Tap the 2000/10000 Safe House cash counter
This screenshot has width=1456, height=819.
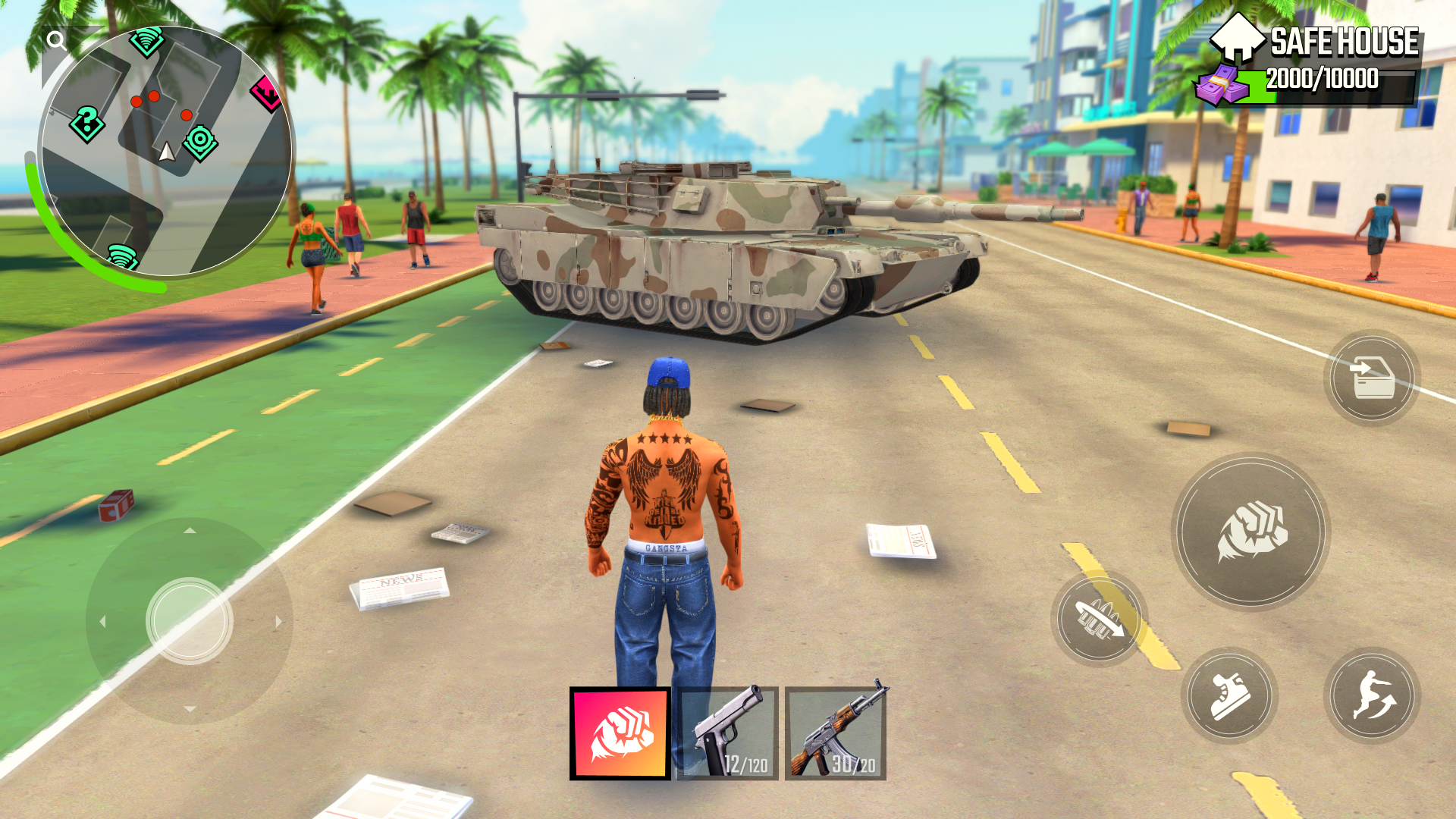pyautogui.click(x=1323, y=76)
